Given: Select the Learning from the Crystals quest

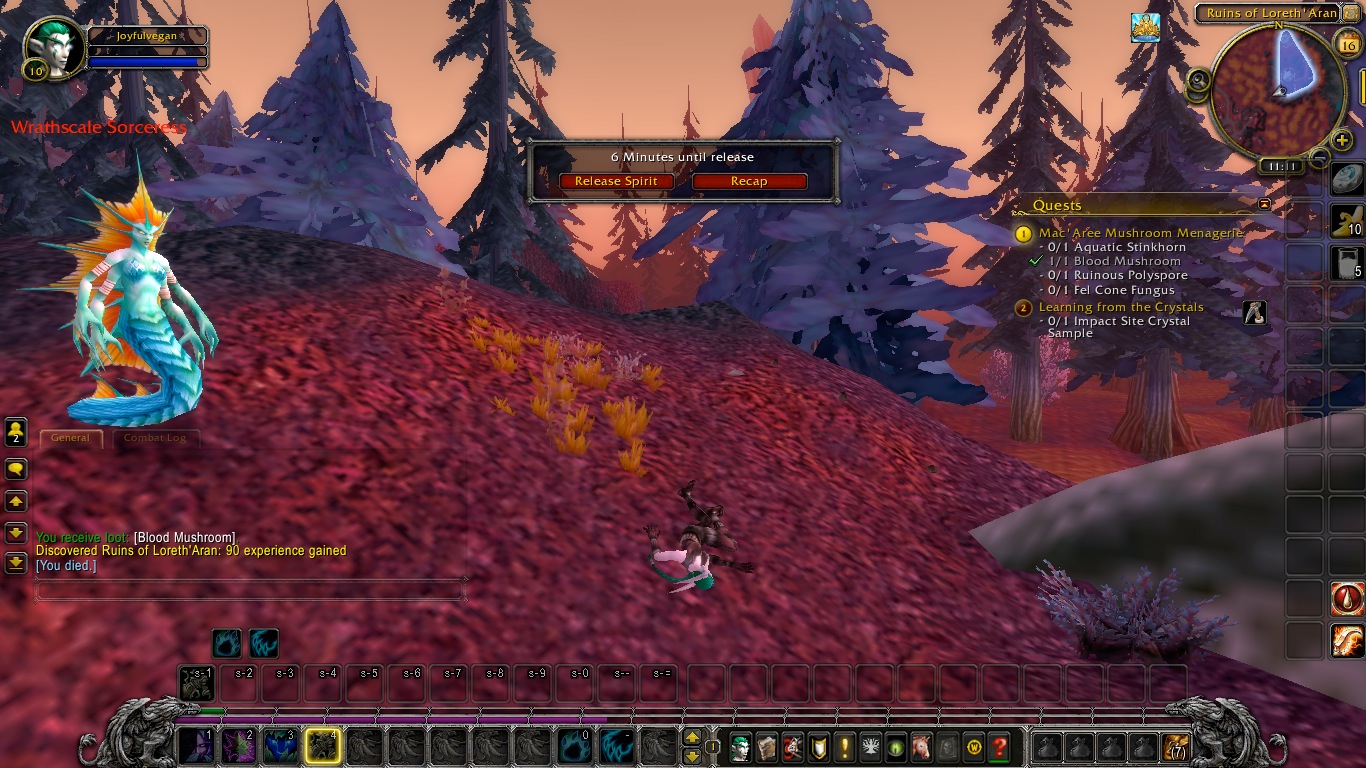Looking at the screenshot, I should 1120,307.
